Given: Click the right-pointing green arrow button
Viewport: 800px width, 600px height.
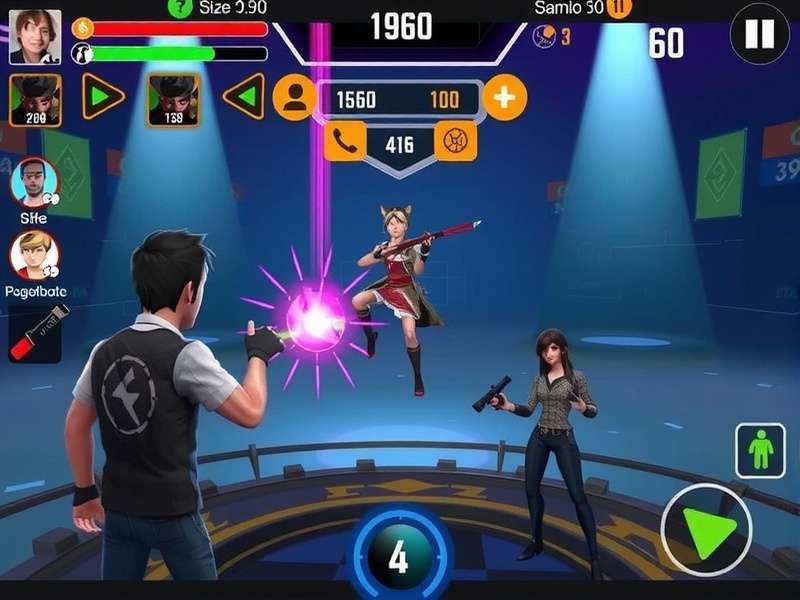Looking at the screenshot, I should [x=103, y=97].
